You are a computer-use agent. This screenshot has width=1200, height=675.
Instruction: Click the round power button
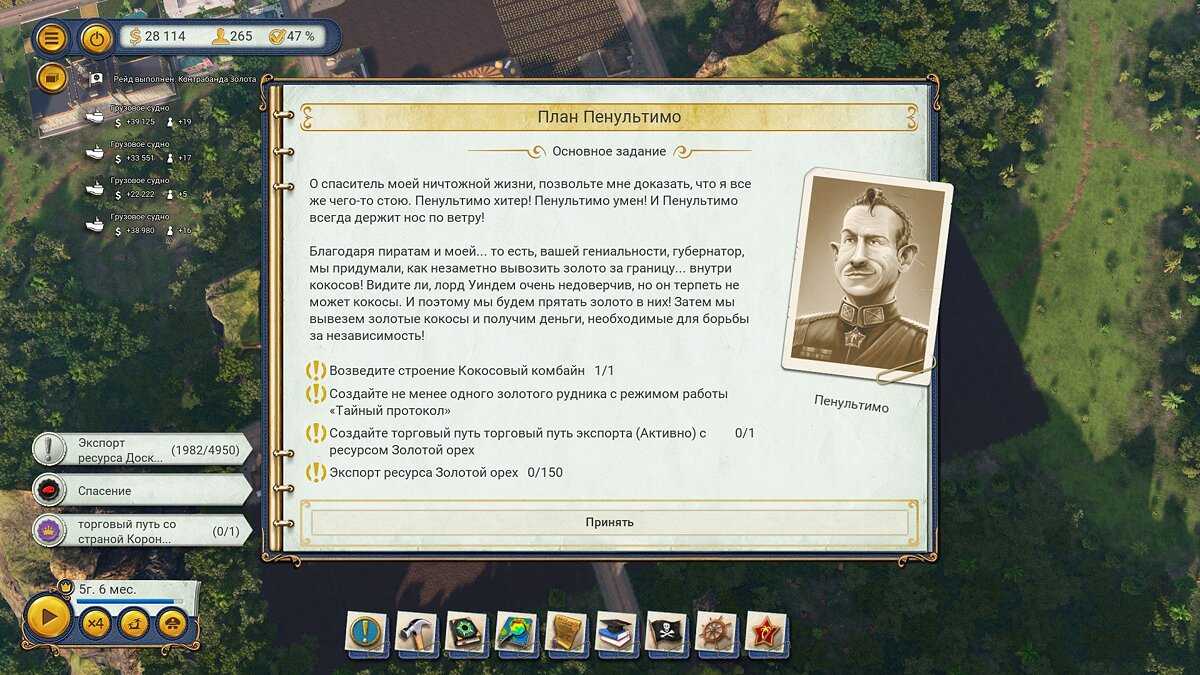(x=96, y=39)
